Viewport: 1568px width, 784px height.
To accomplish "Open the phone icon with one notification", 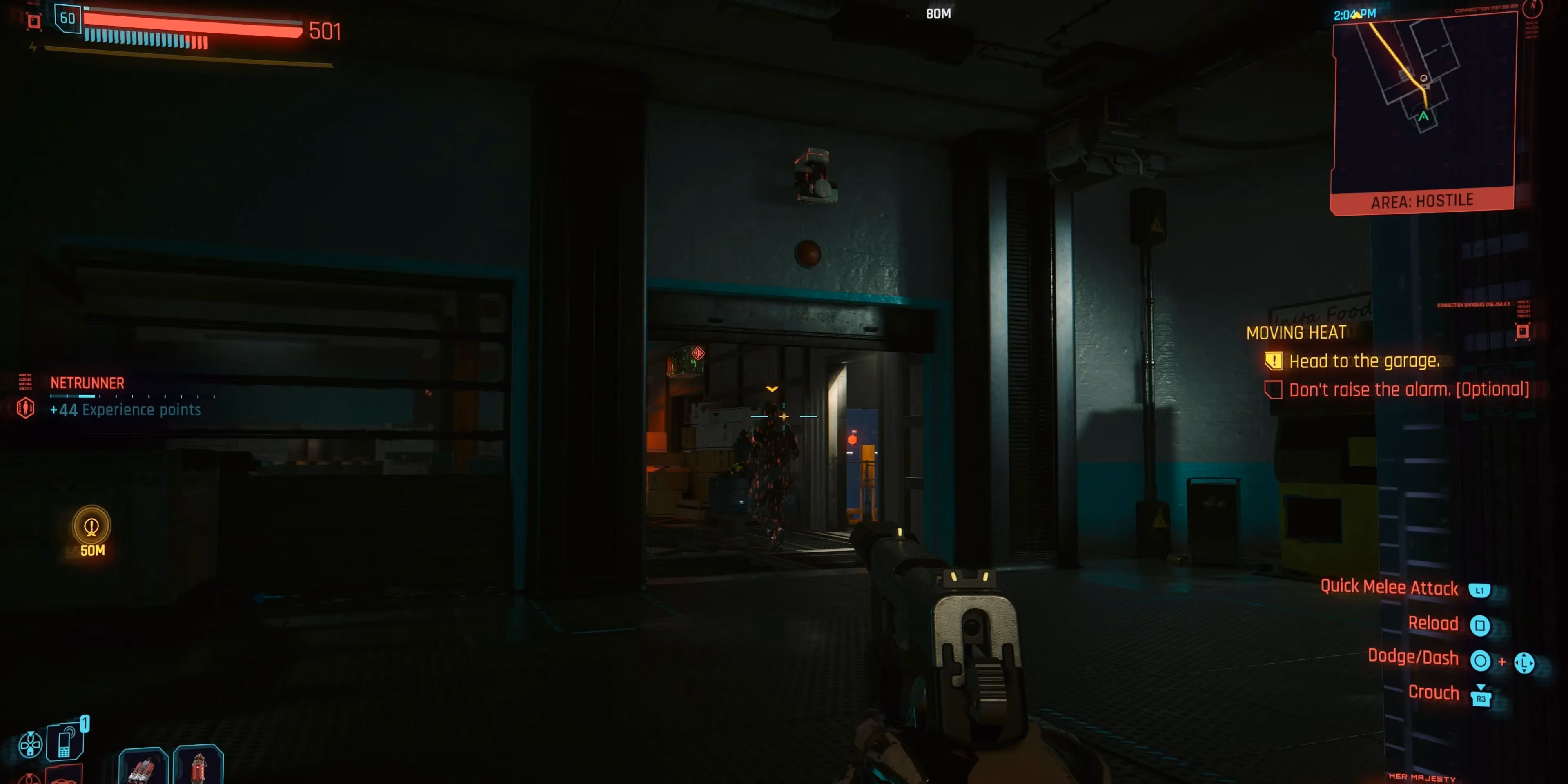I will [65, 741].
